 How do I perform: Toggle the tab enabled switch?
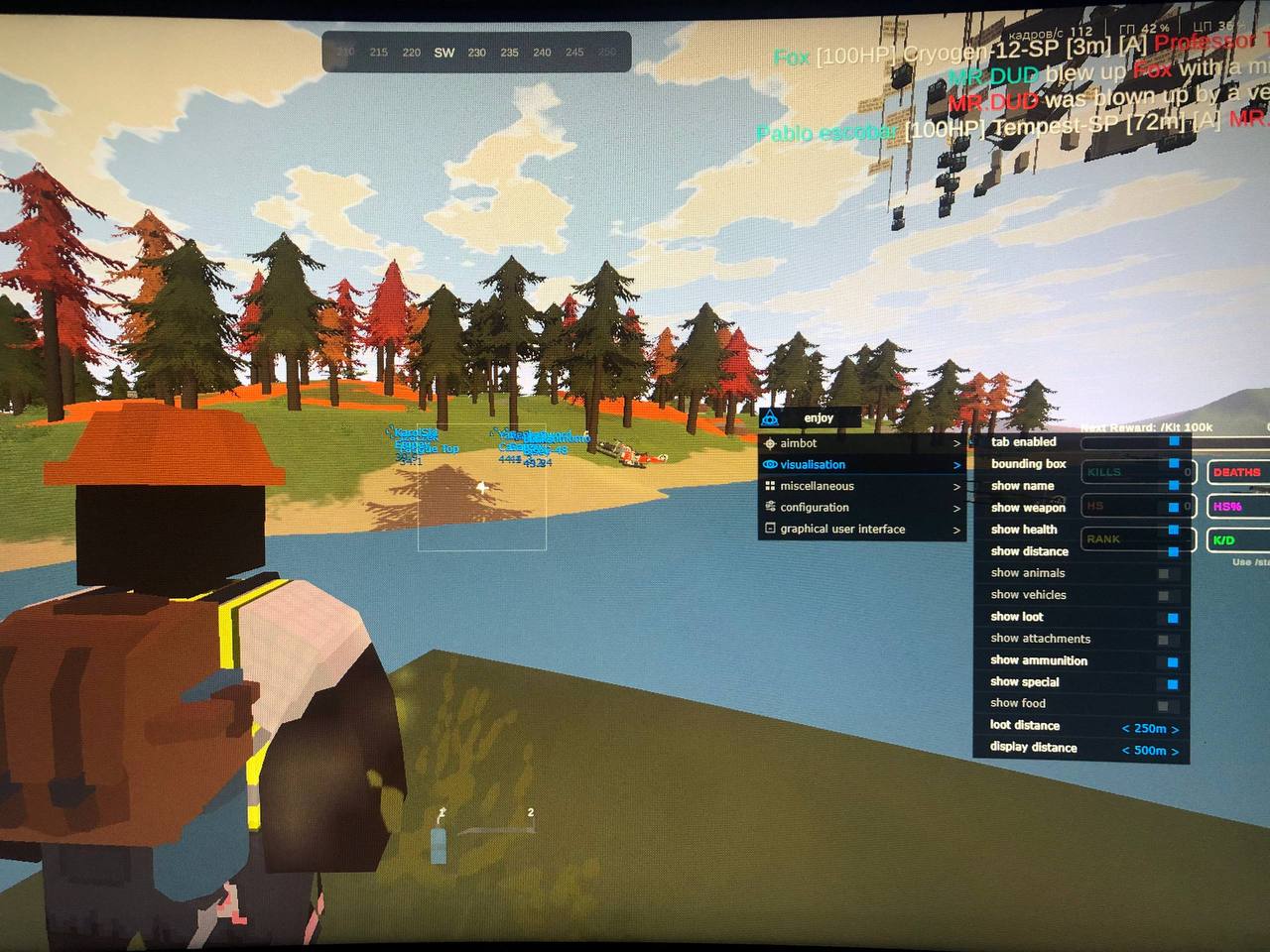[1173, 442]
